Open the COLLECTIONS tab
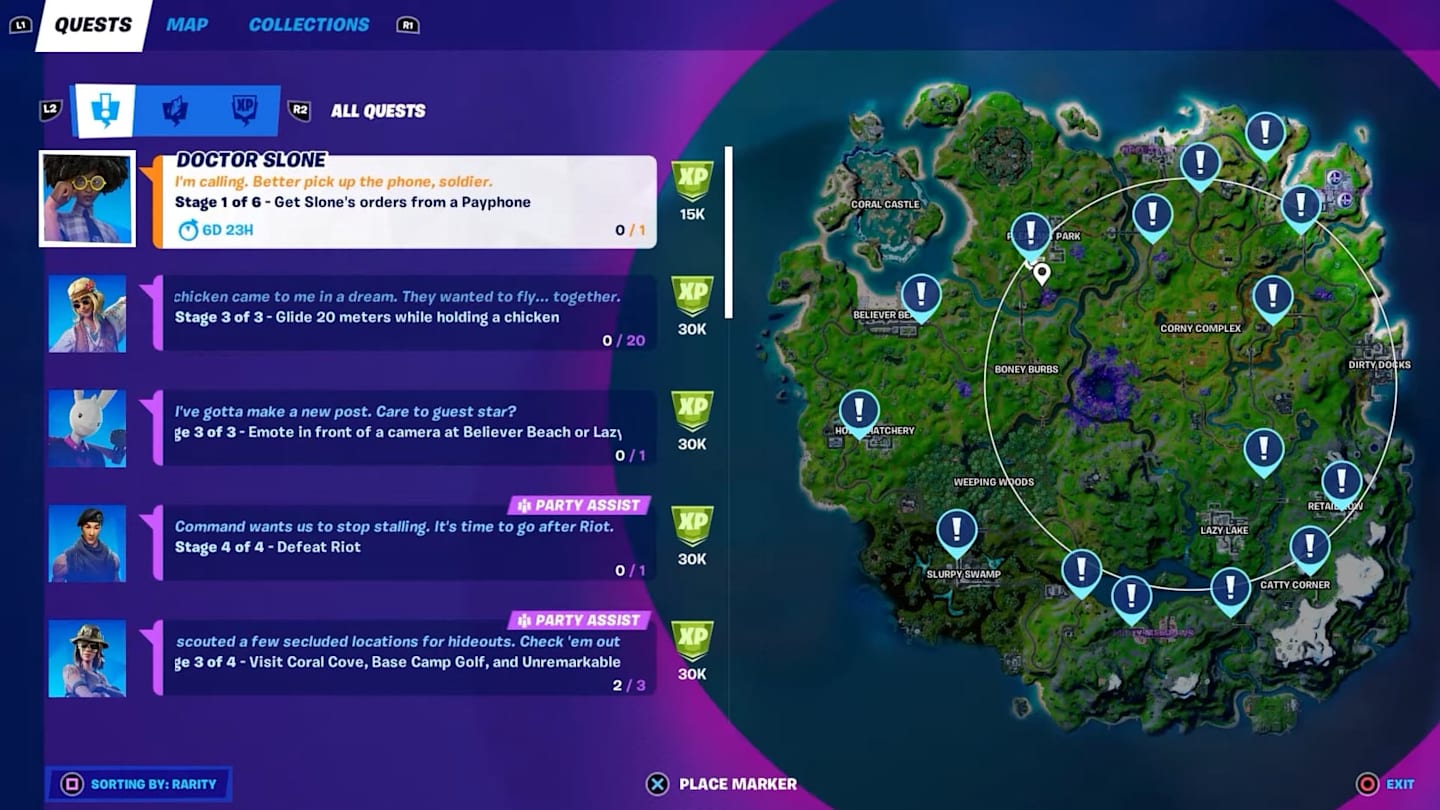 (308, 24)
